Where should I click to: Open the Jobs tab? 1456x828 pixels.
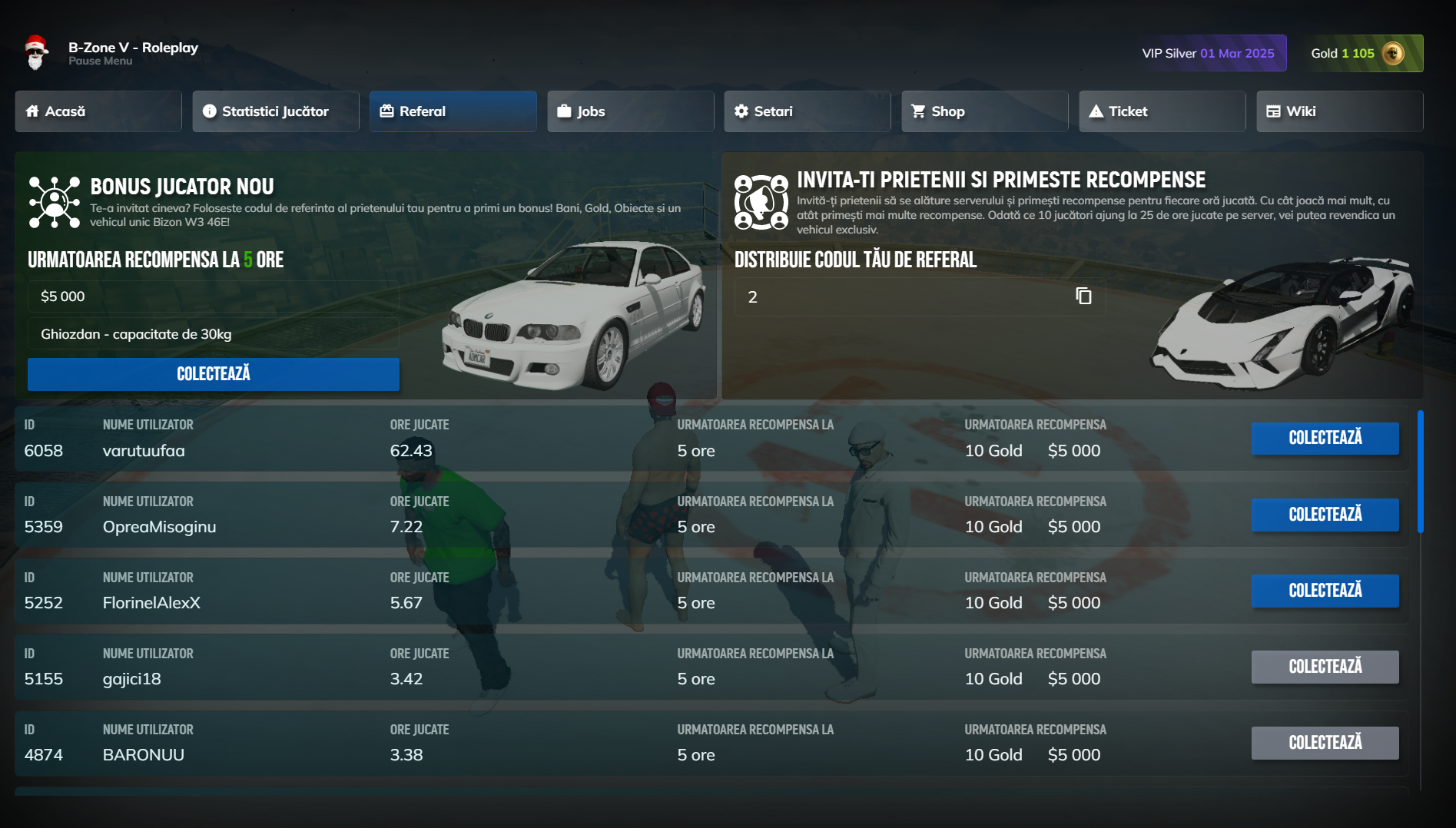631,111
